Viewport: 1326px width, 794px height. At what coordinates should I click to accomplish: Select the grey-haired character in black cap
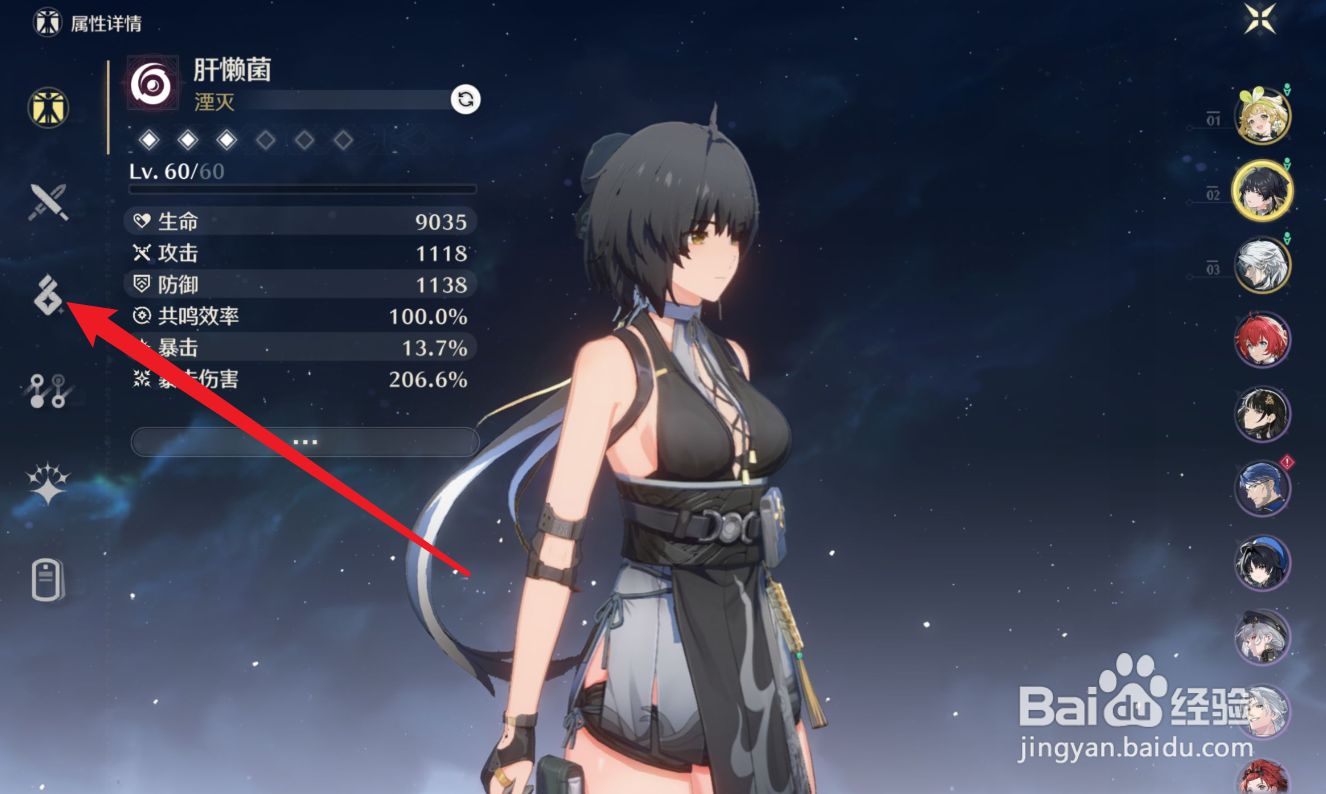[1262, 639]
